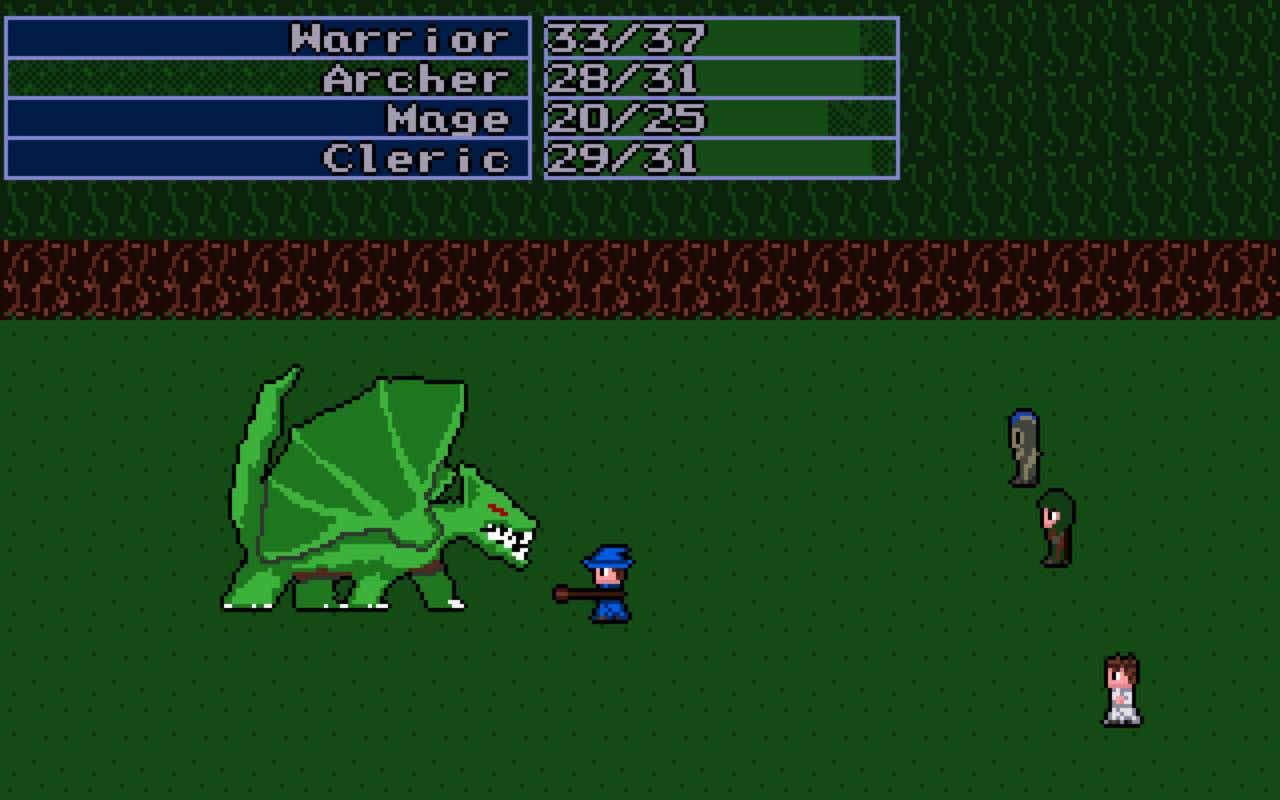1280x800 pixels.
Task: Select the Warrior party row
Action: pos(268,38)
